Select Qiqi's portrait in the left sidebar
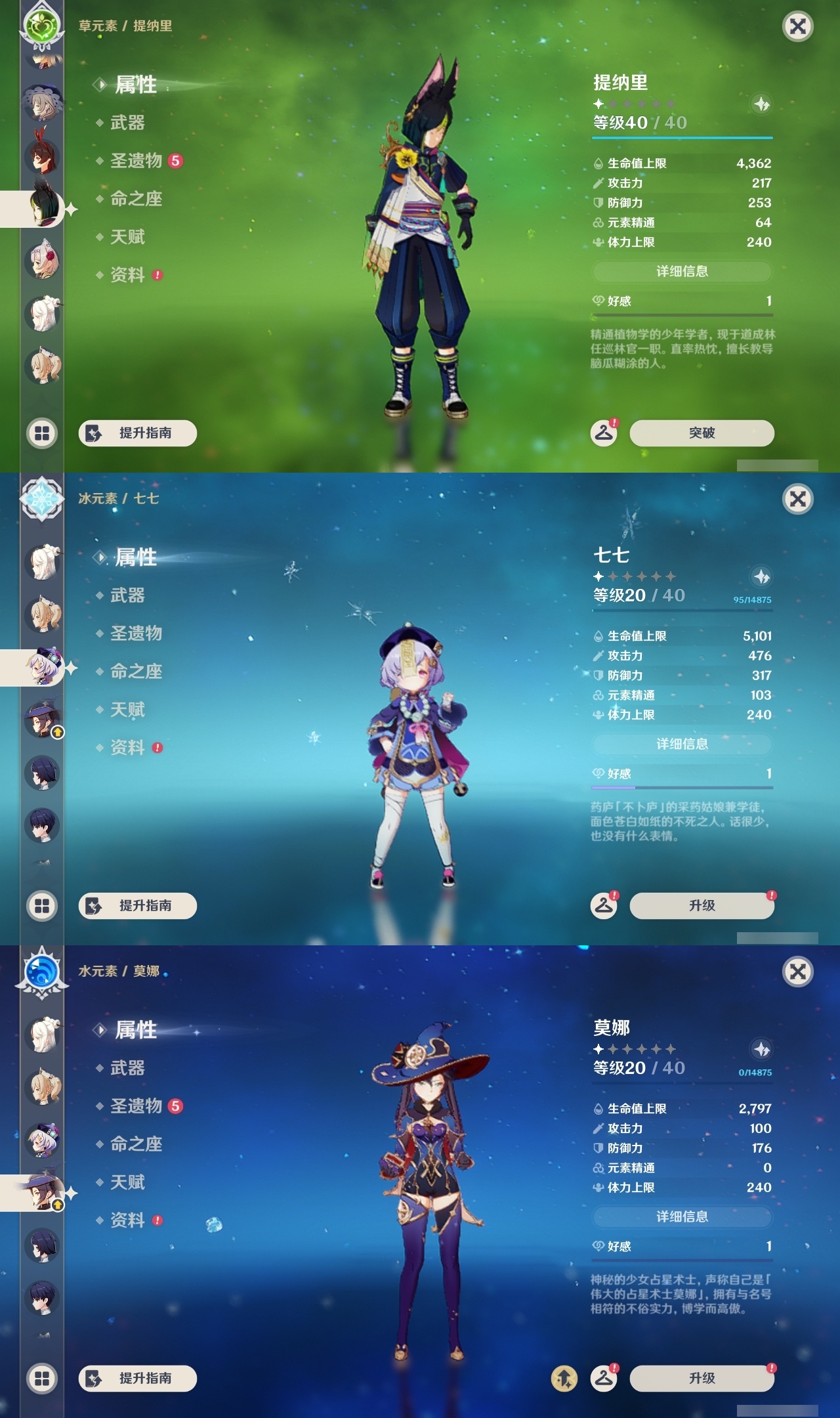The image size is (840, 1418). [x=41, y=666]
